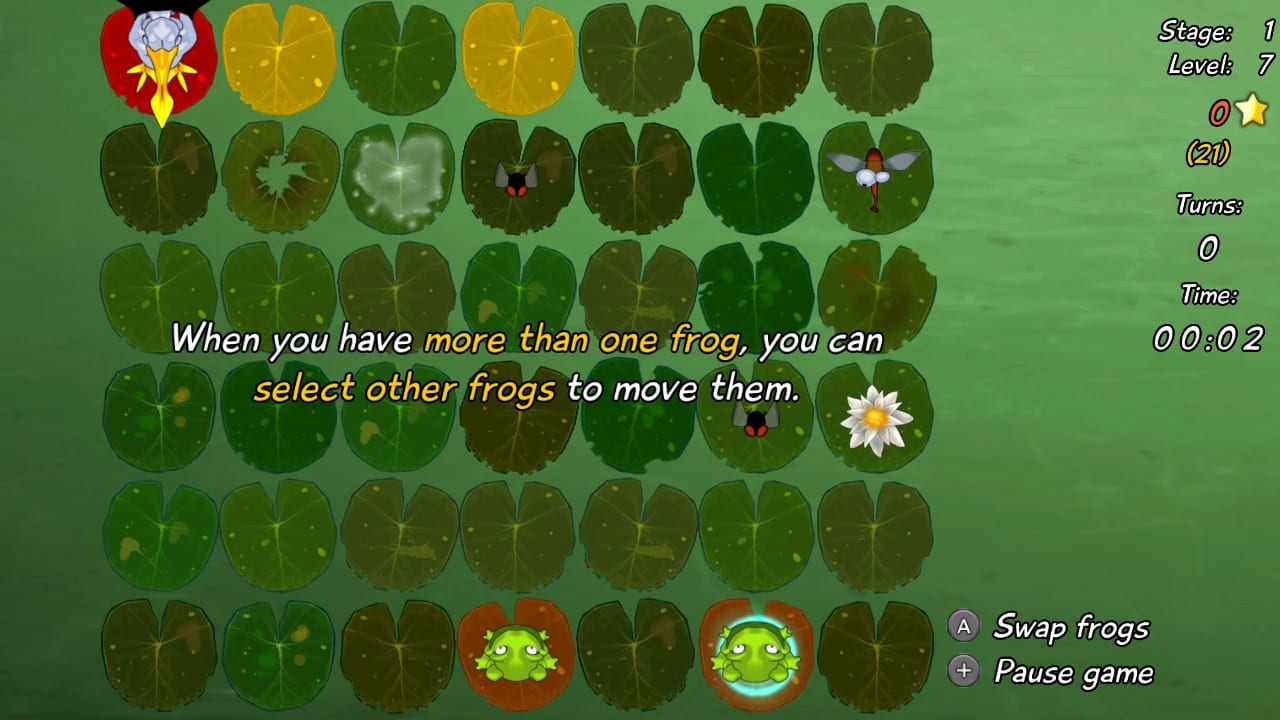The width and height of the screenshot is (1280, 720).
Task: Click the Stage 1 label
Action: (x=1200, y=32)
